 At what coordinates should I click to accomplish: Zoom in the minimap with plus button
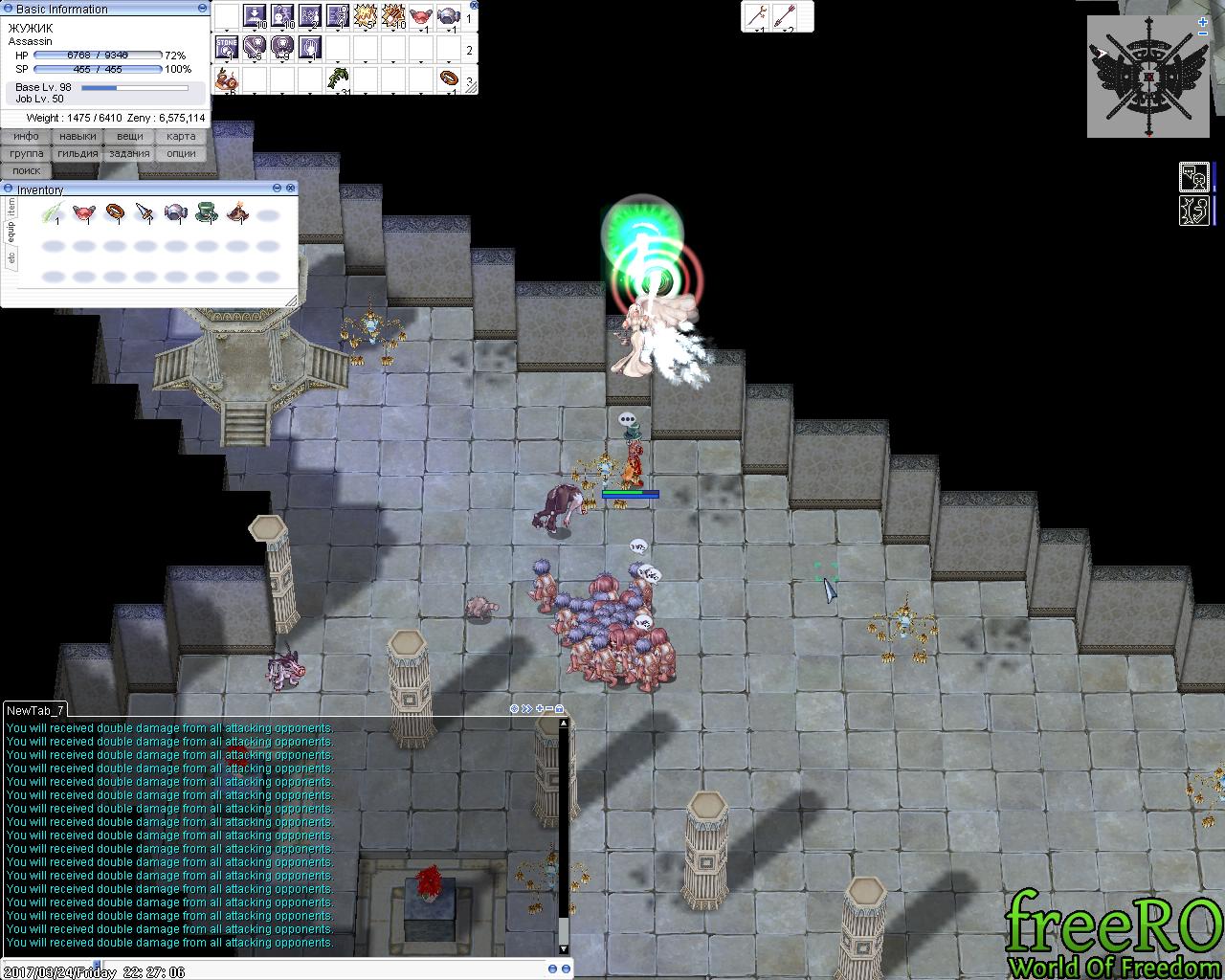point(1203,21)
